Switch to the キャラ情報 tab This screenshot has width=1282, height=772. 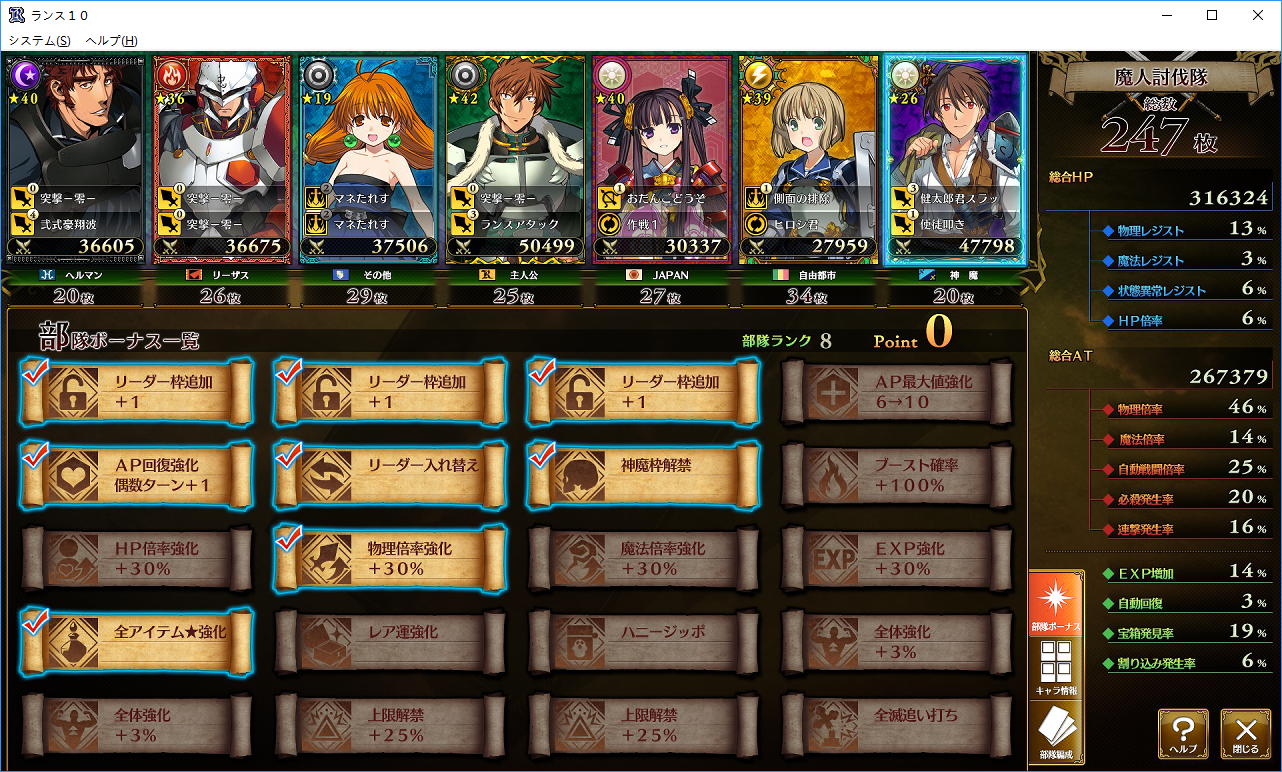click(1056, 667)
